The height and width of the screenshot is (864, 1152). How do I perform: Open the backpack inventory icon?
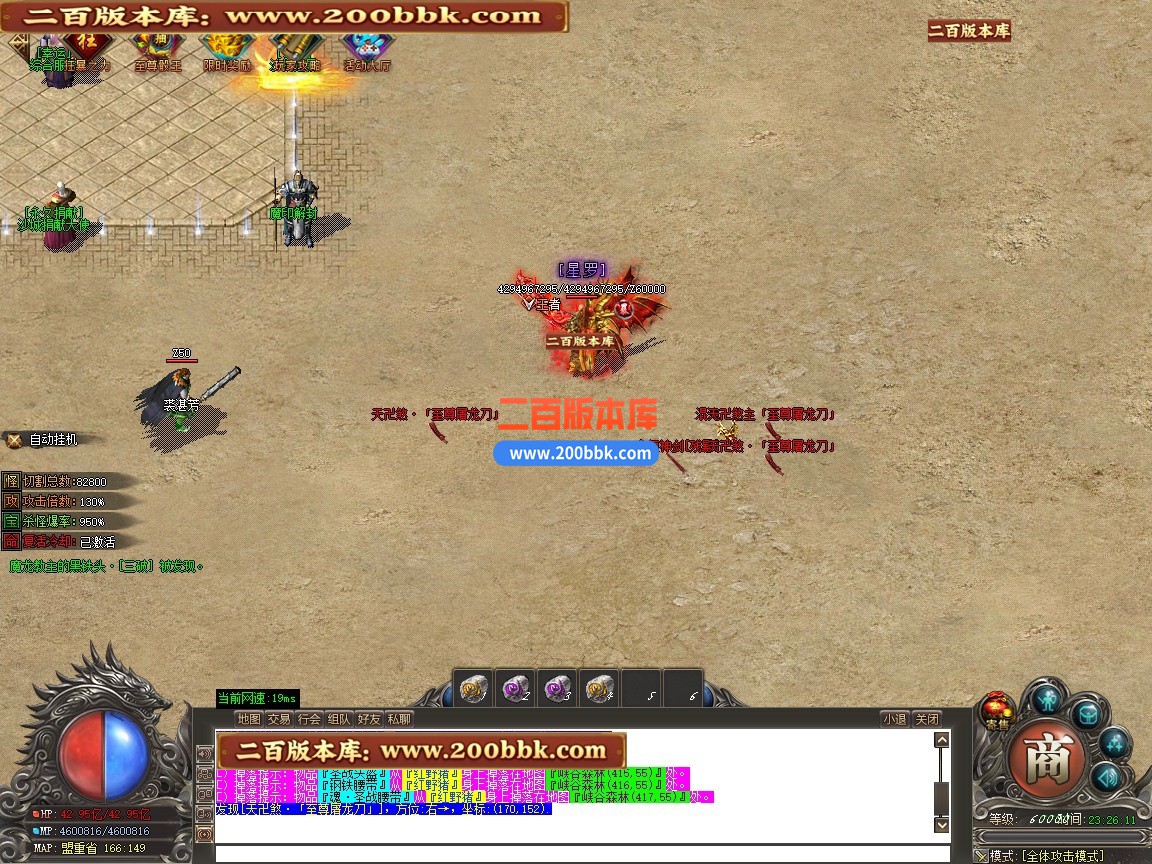click(1086, 714)
